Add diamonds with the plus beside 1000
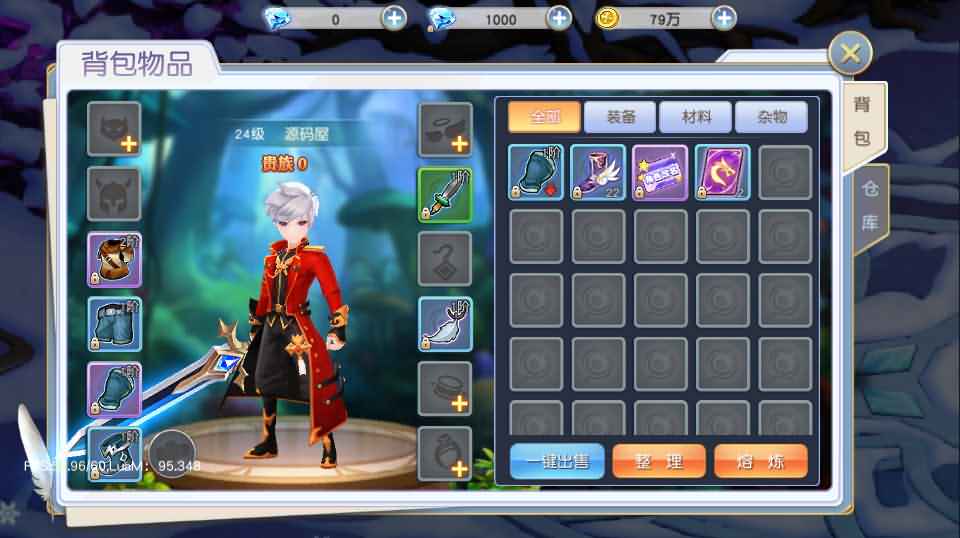The width and height of the screenshot is (960, 538). point(559,18)
